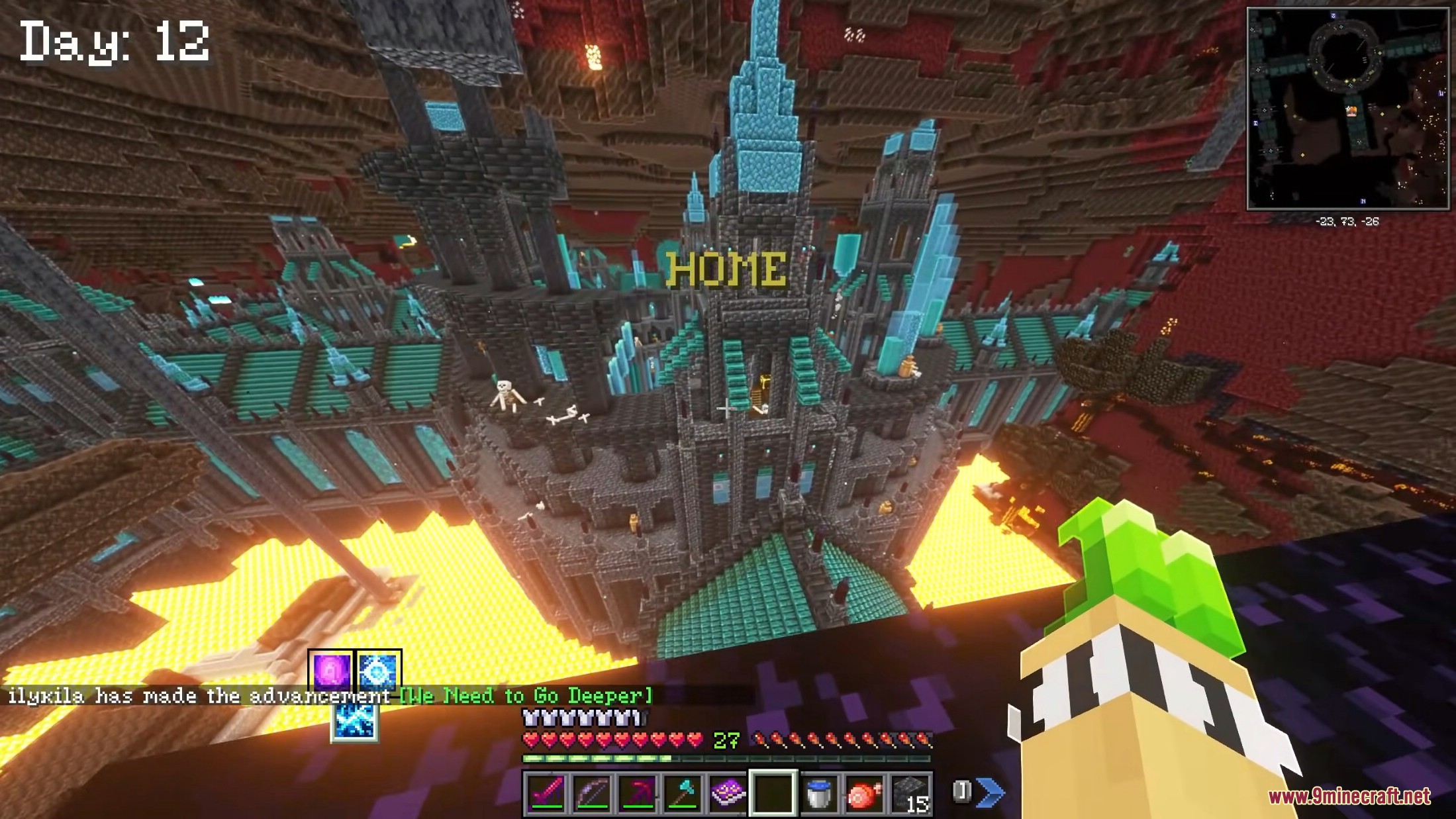Choose the crimson pickaxe hotbar slot
The height and width of the screenshot is (819, 1456).
(x=637, y=793)
